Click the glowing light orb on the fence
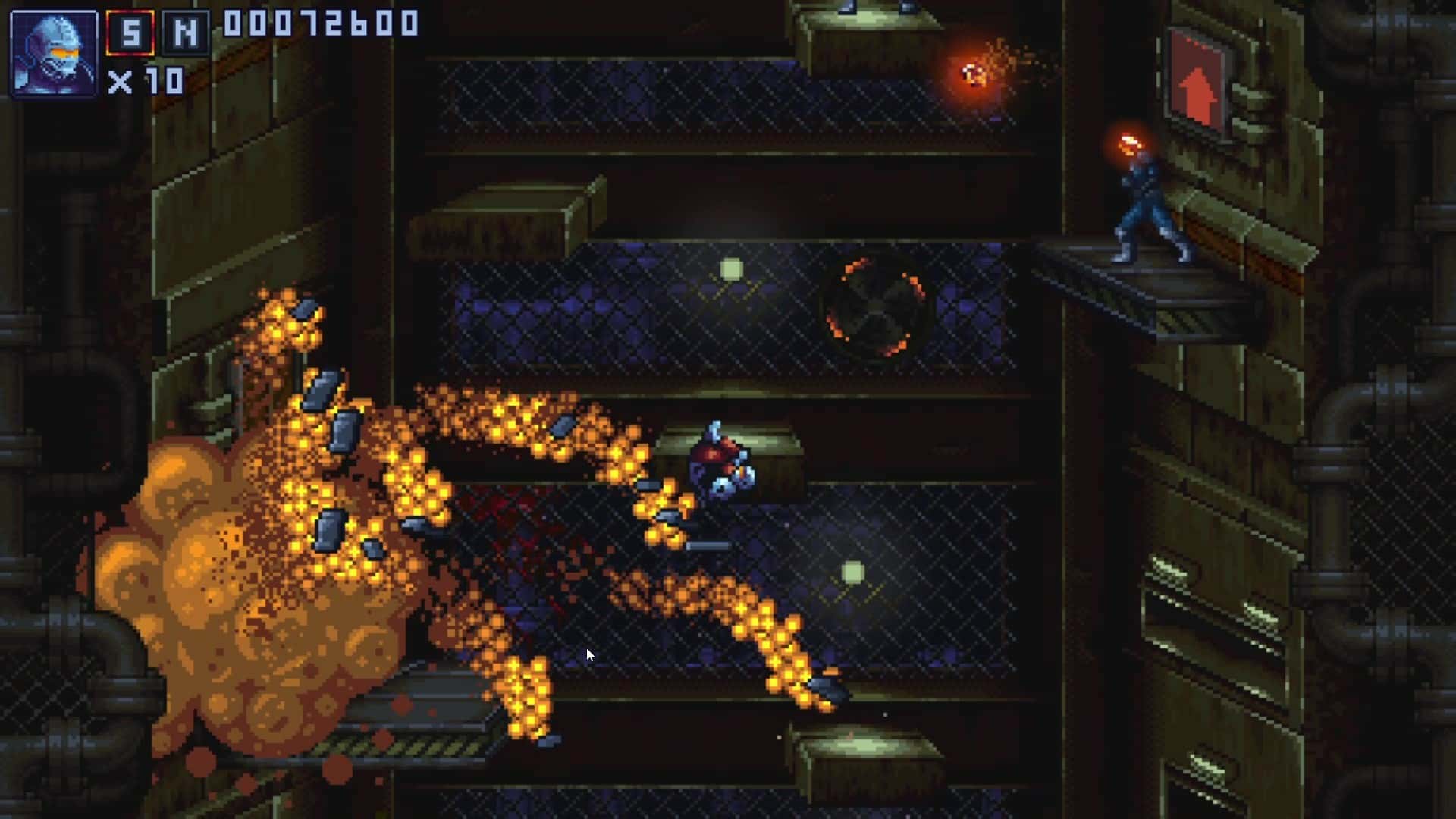 pos(730,267)
